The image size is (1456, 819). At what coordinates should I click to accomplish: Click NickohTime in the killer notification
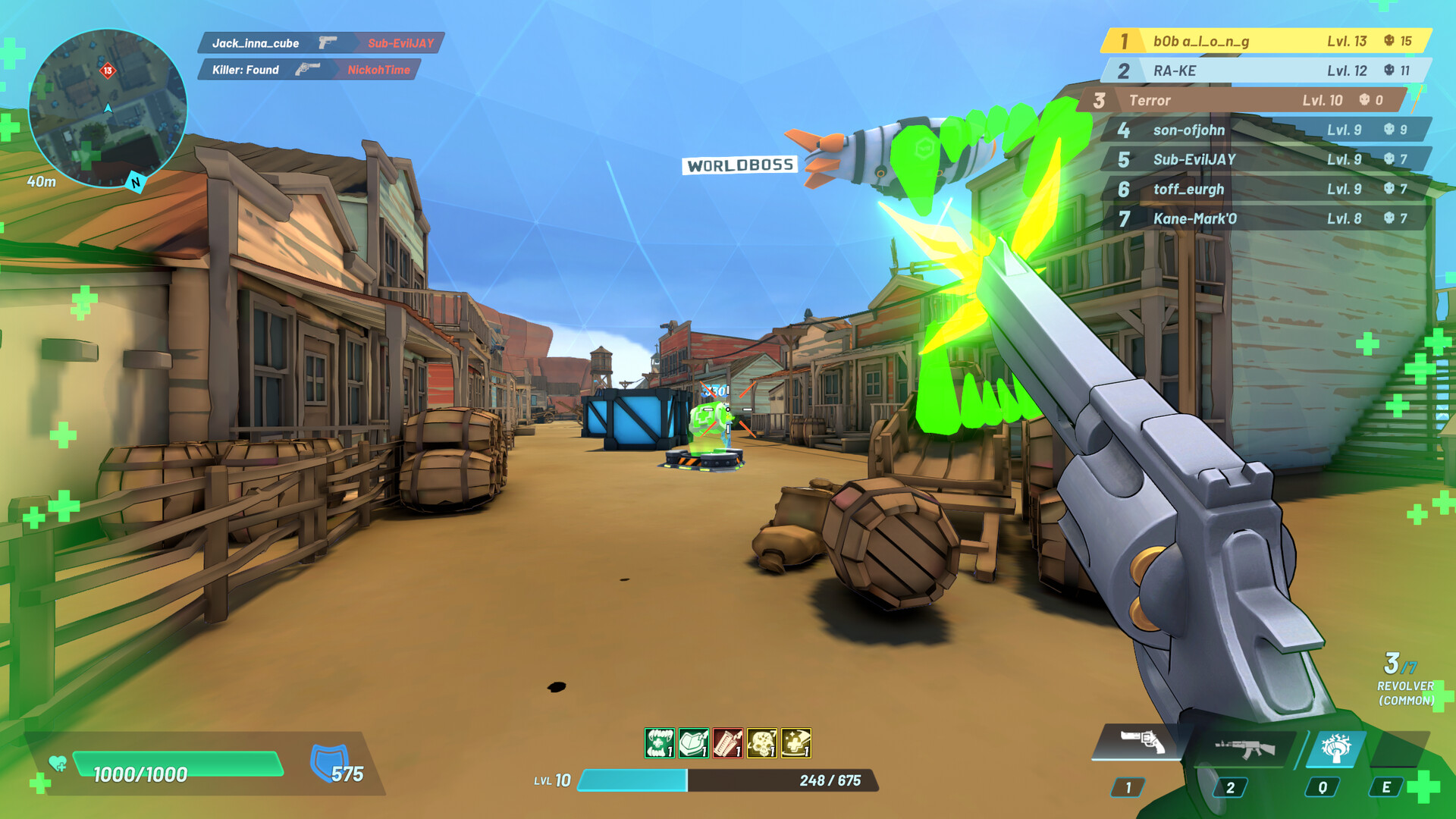click(381, 70)
